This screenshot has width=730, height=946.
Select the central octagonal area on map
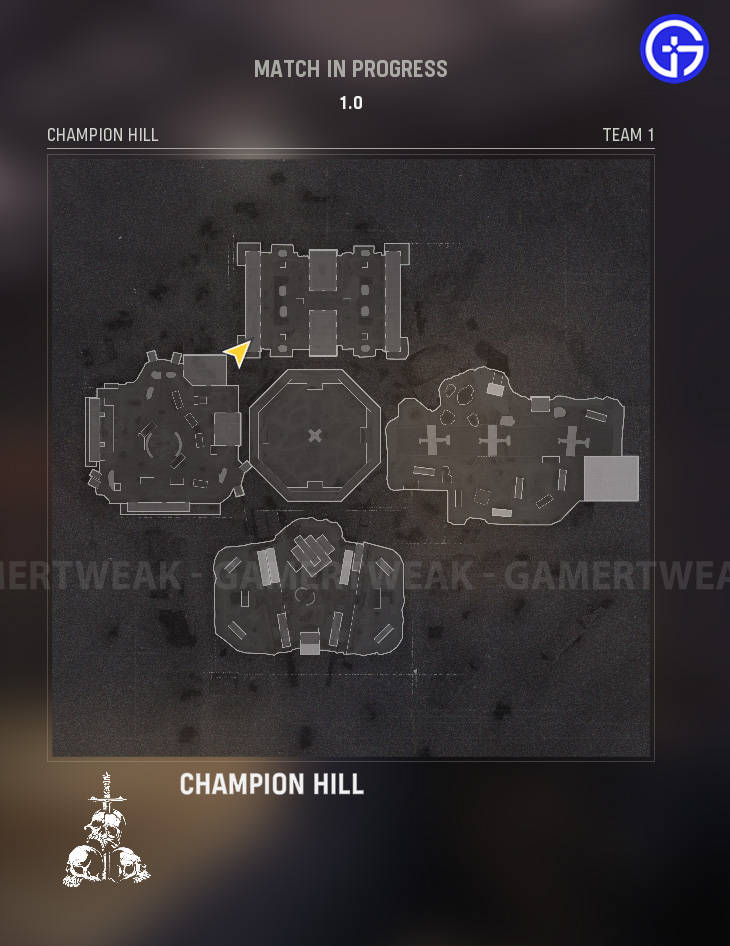(315, 434)
